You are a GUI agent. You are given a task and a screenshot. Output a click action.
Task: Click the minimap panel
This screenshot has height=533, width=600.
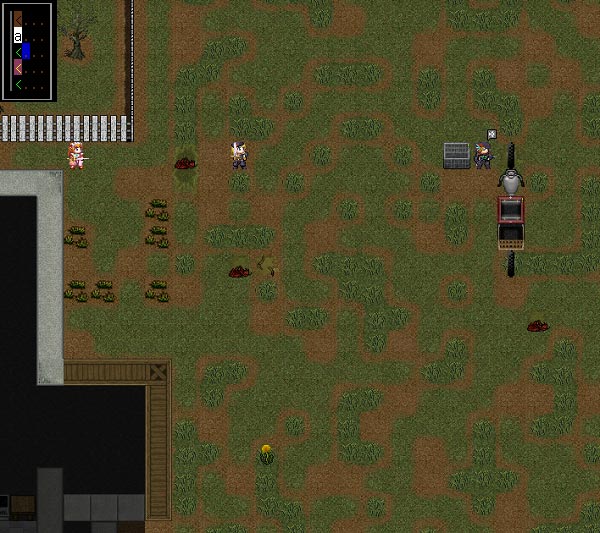[28, 50]
